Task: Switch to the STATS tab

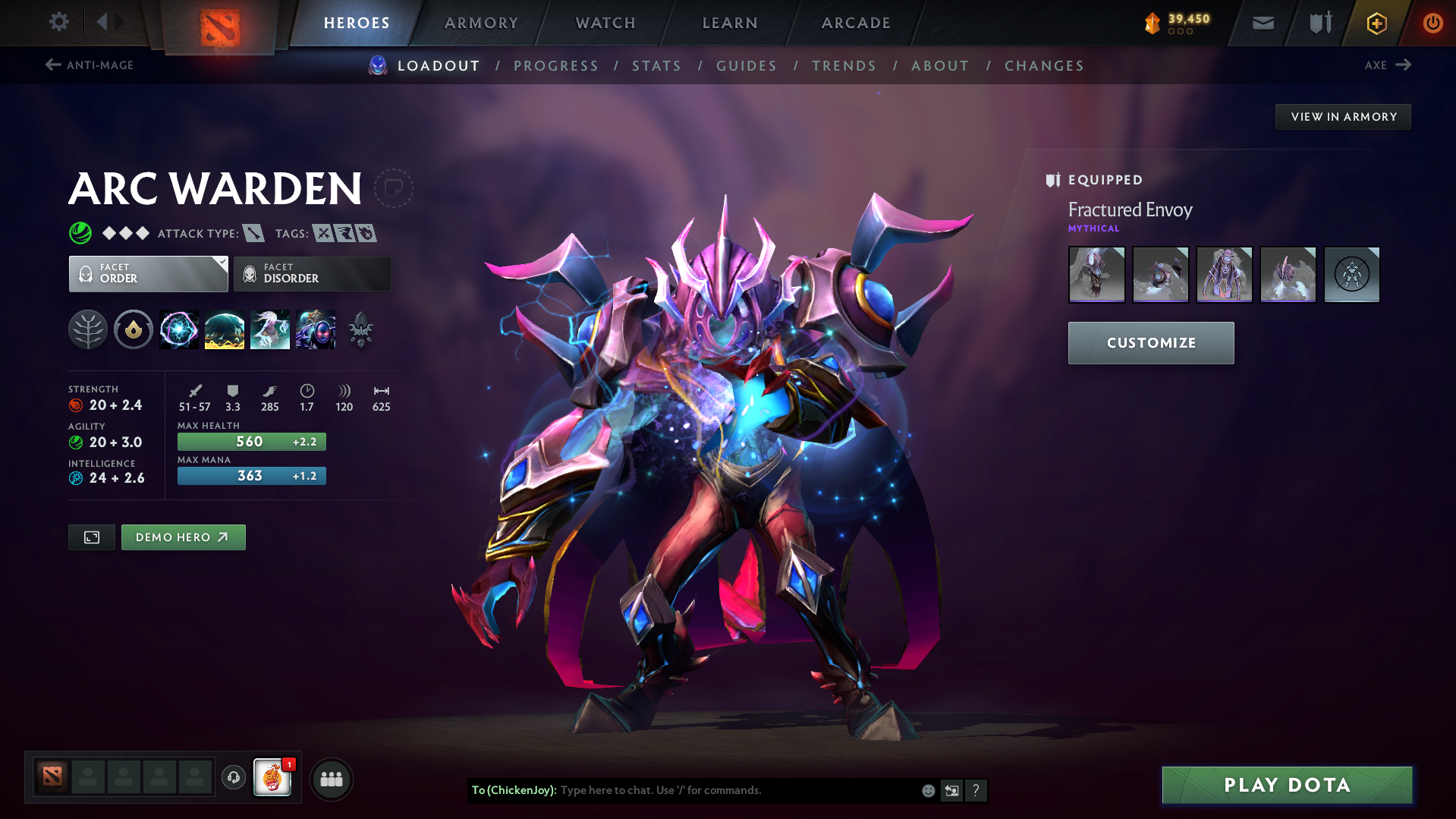Action: (656, 66)
